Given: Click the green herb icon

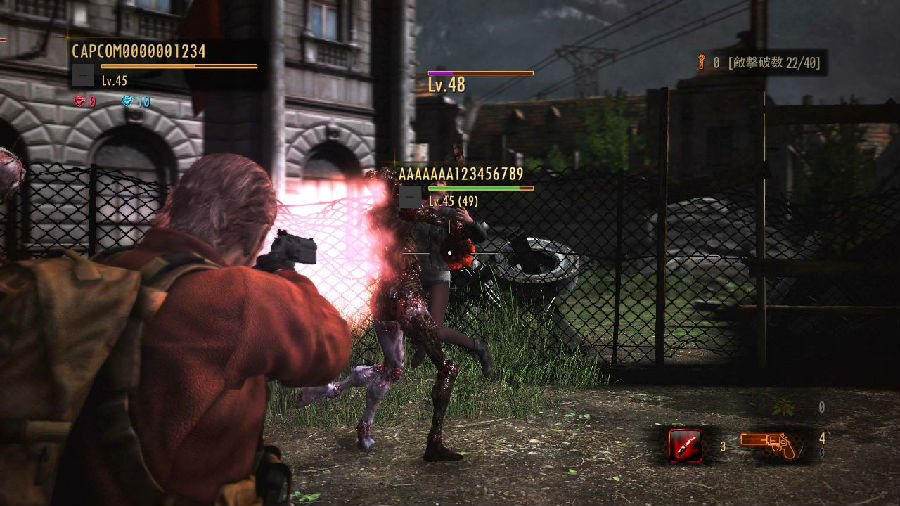Looking at the screenshot, I should [783, 407].
